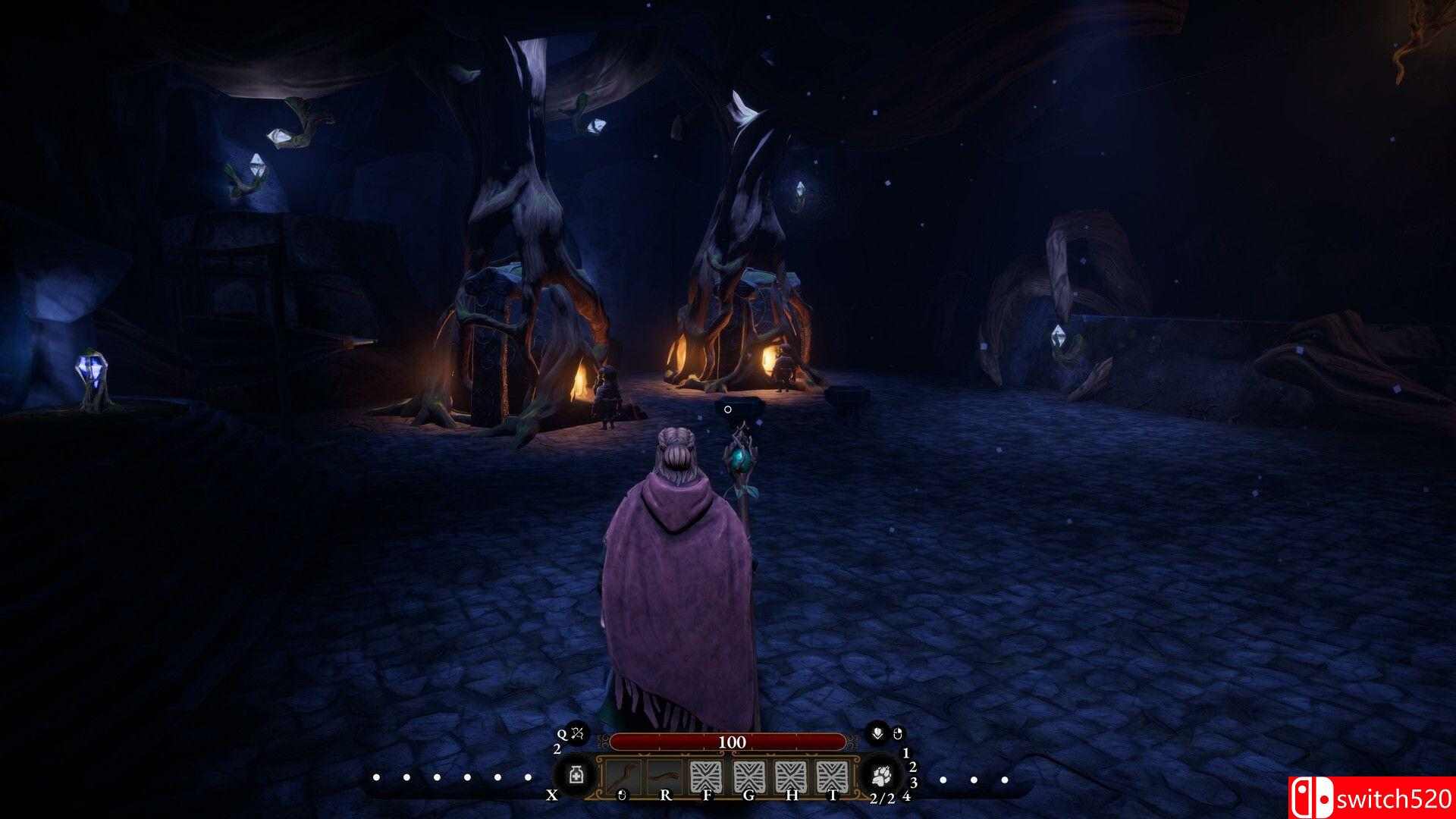The image size is (1456, 819).
Task: Click the rune slot bound to H
Action: [790, 776]
